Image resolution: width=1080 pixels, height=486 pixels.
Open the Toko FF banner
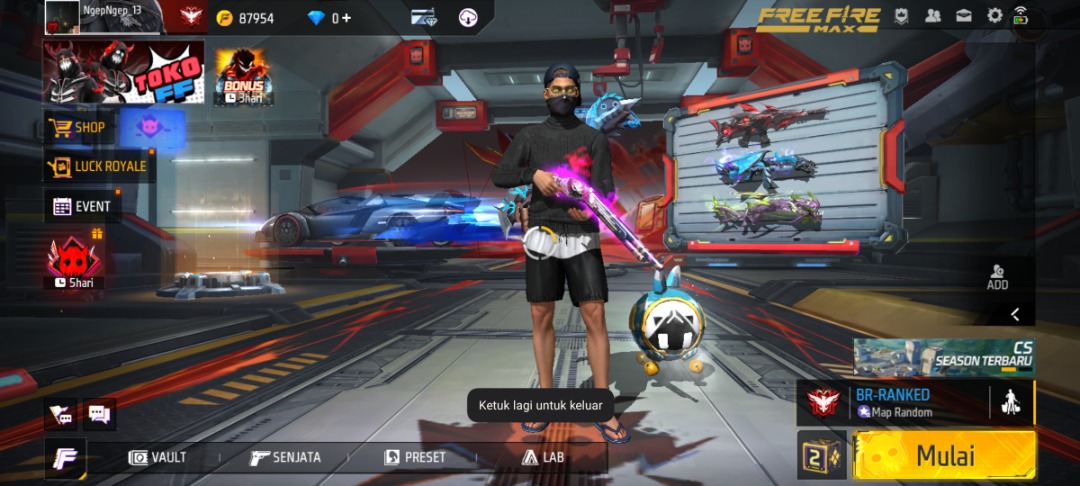123,72
